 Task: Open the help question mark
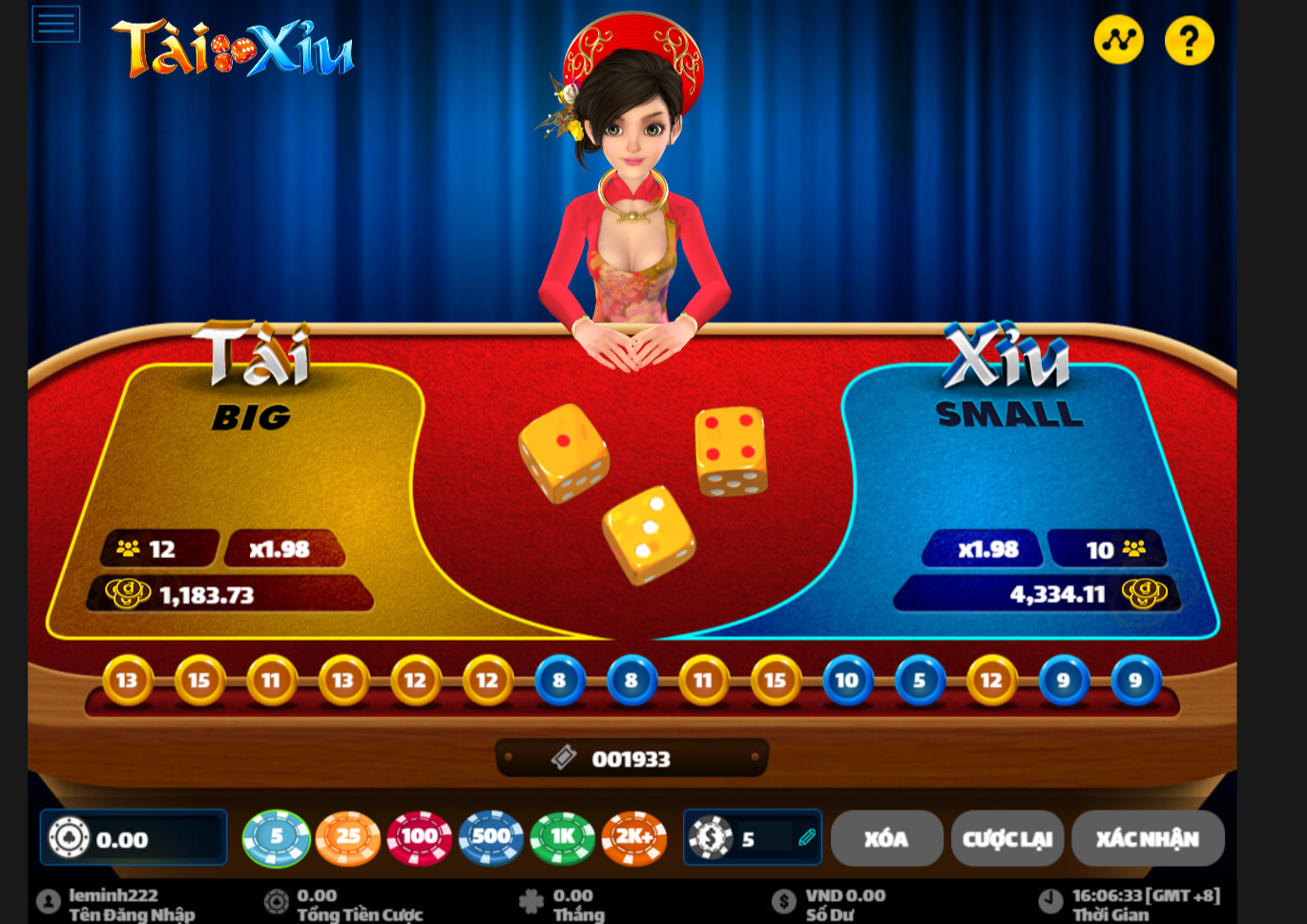coord(1189,41)
